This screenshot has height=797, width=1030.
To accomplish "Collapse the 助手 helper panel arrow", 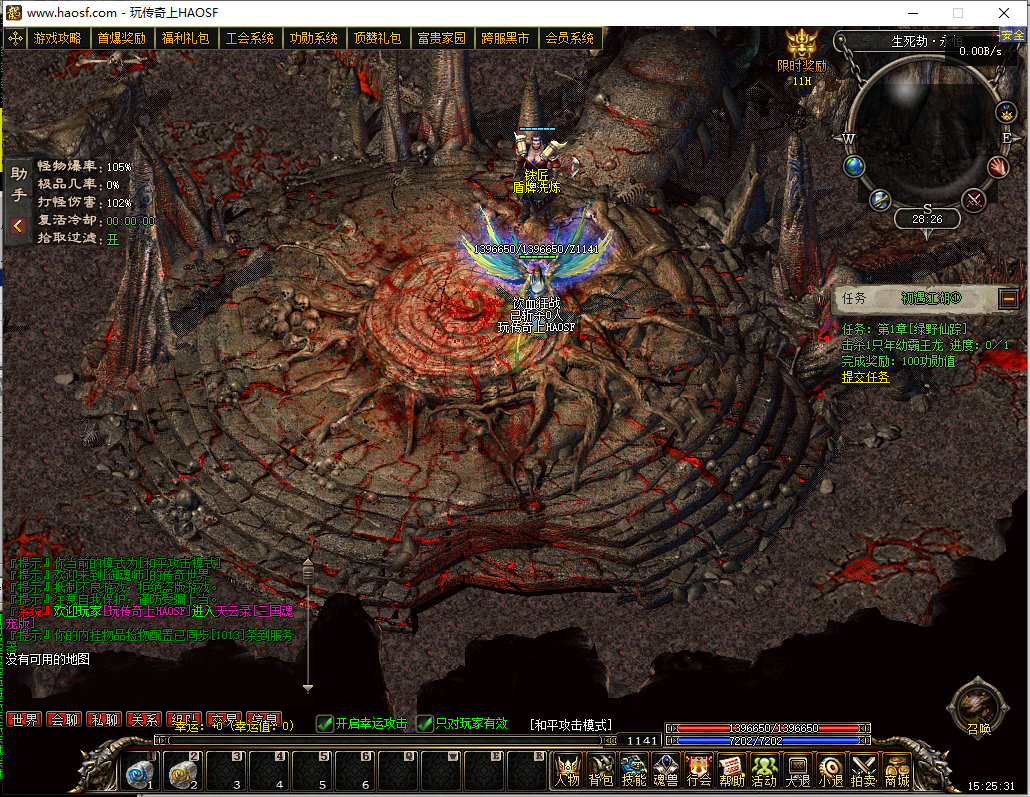I will [x=18, y=226].
